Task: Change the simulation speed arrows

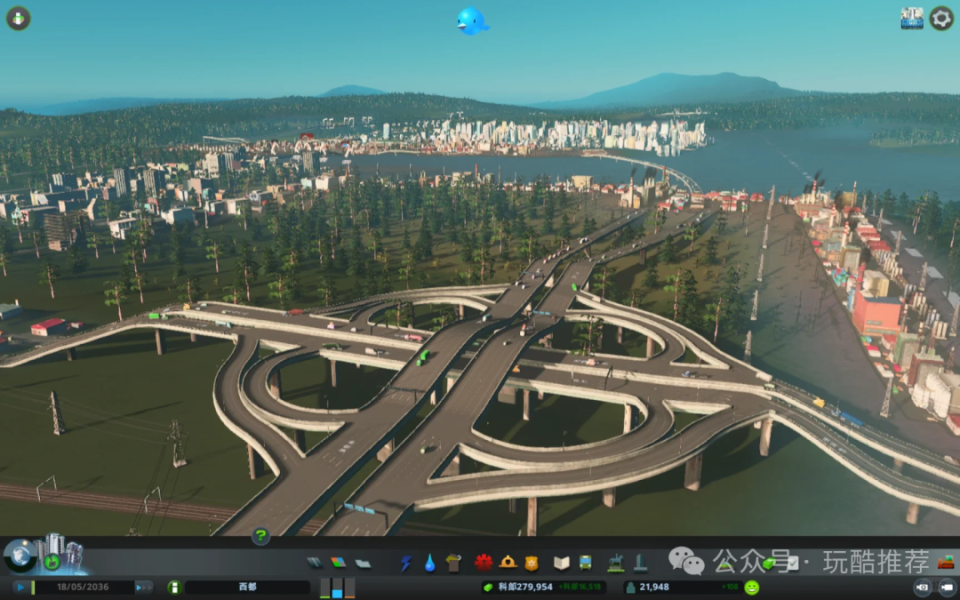Action: click(x=144, y=587)
